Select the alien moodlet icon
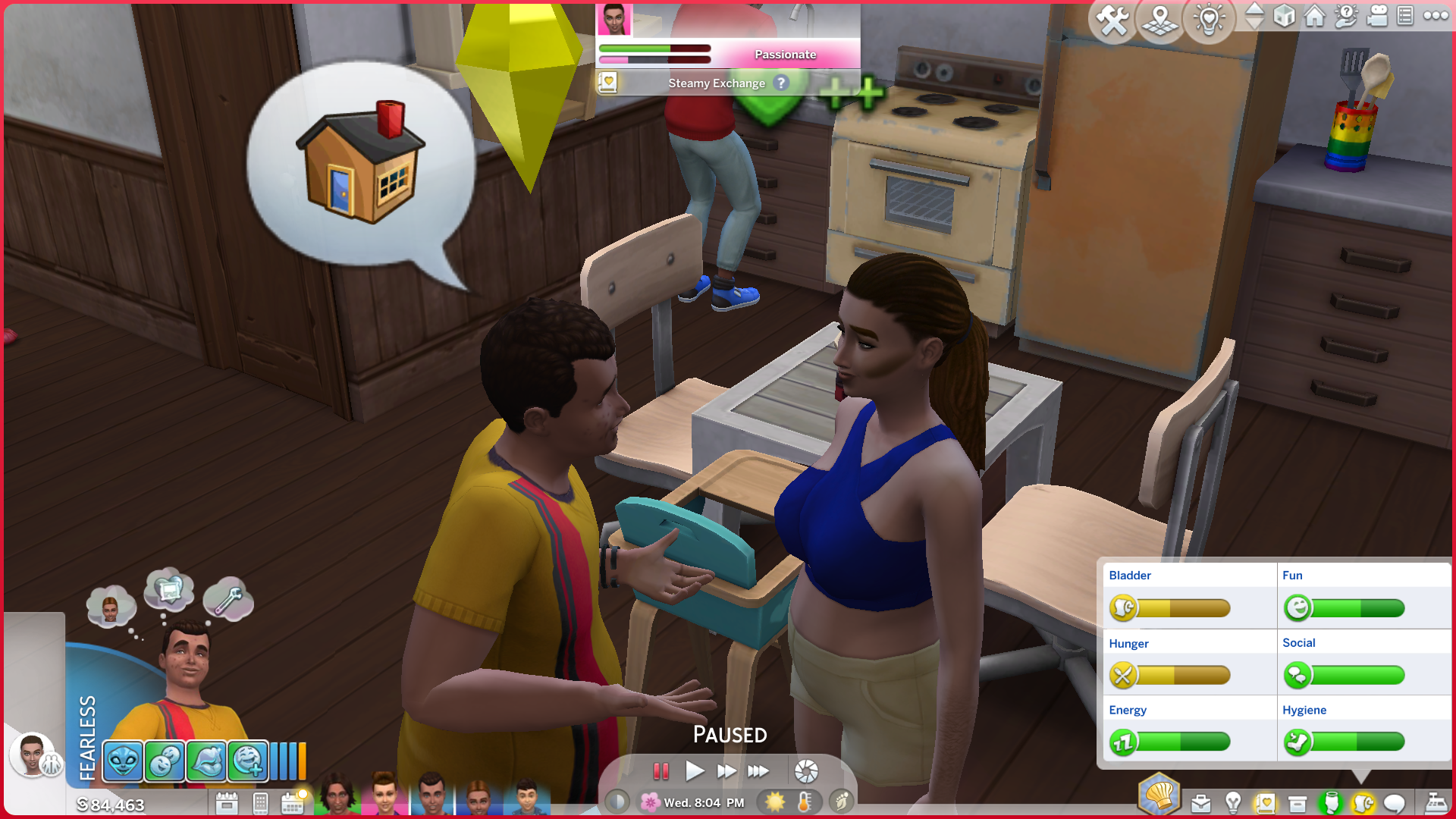 pyautogui.click(x=123, y=761)
